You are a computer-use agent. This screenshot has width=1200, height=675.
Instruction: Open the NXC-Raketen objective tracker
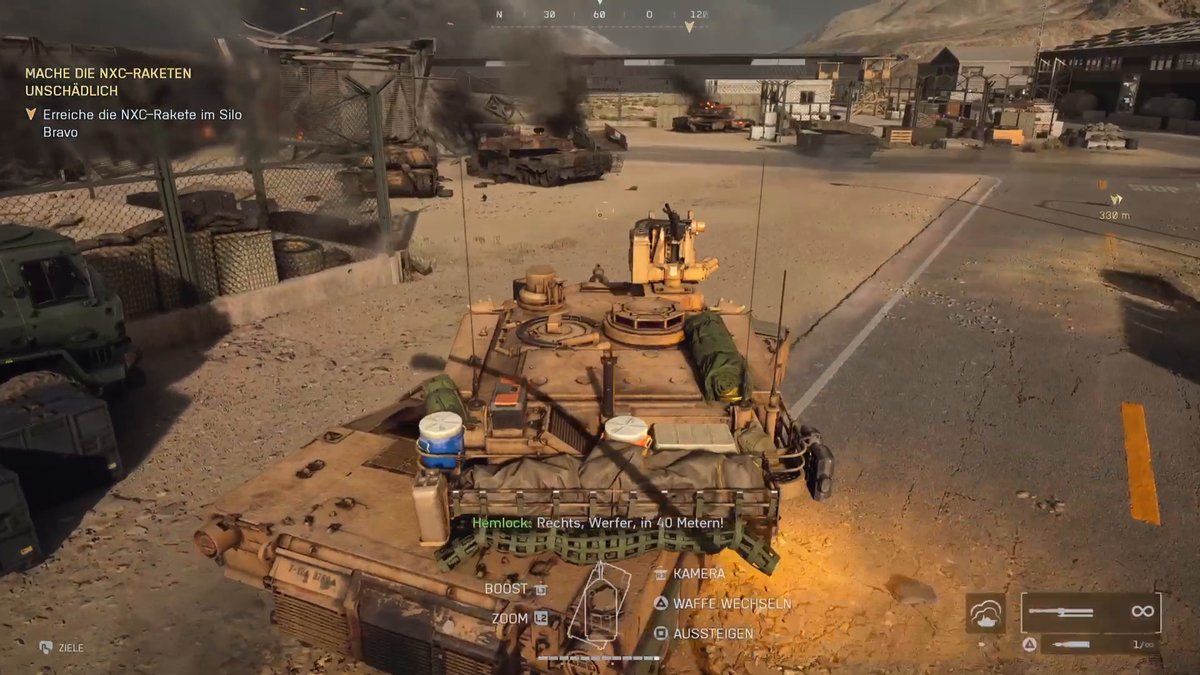[x=108, y=82]
